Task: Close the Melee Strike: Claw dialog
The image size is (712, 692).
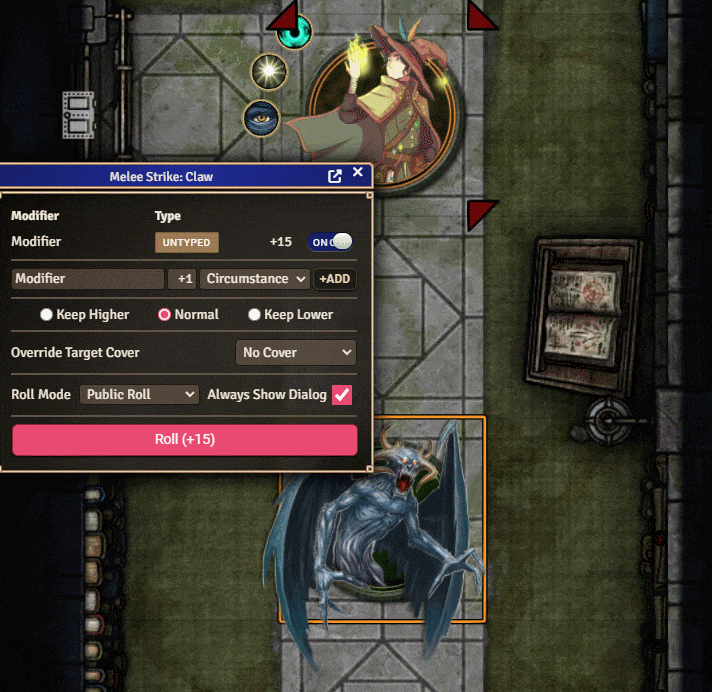Action: click(358, 173)
